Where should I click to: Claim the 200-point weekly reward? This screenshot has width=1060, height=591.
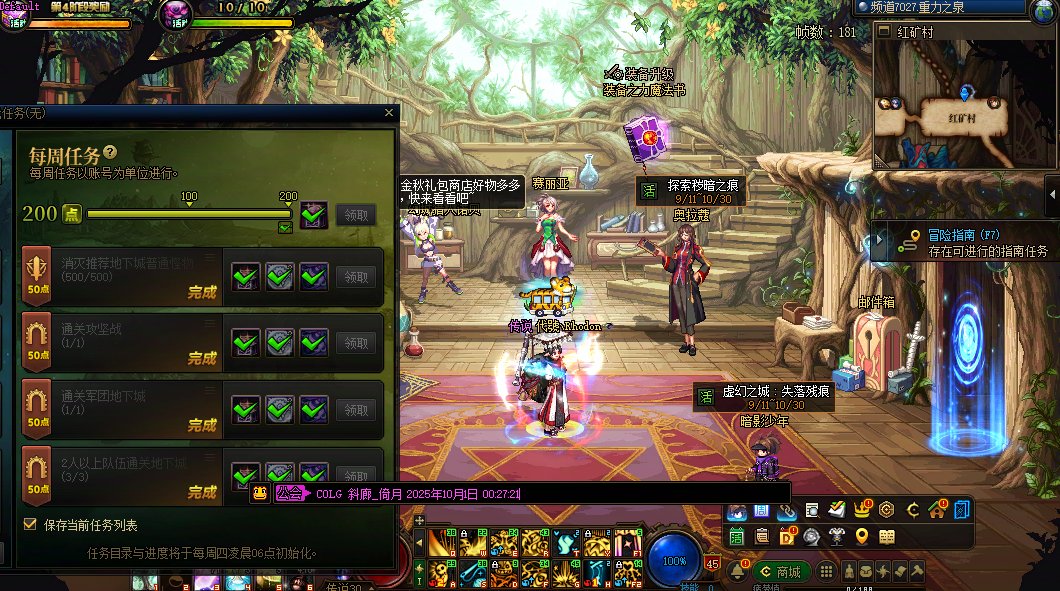(357, 214)
